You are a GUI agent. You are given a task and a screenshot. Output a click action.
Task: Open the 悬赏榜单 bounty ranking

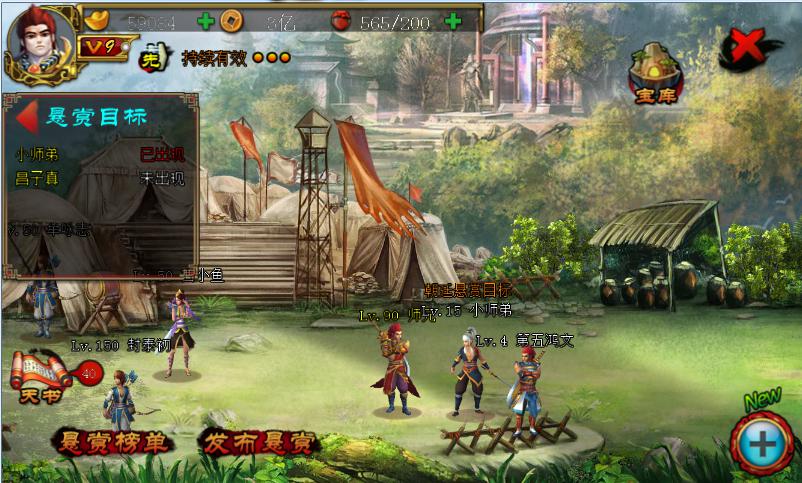[113, 442]
